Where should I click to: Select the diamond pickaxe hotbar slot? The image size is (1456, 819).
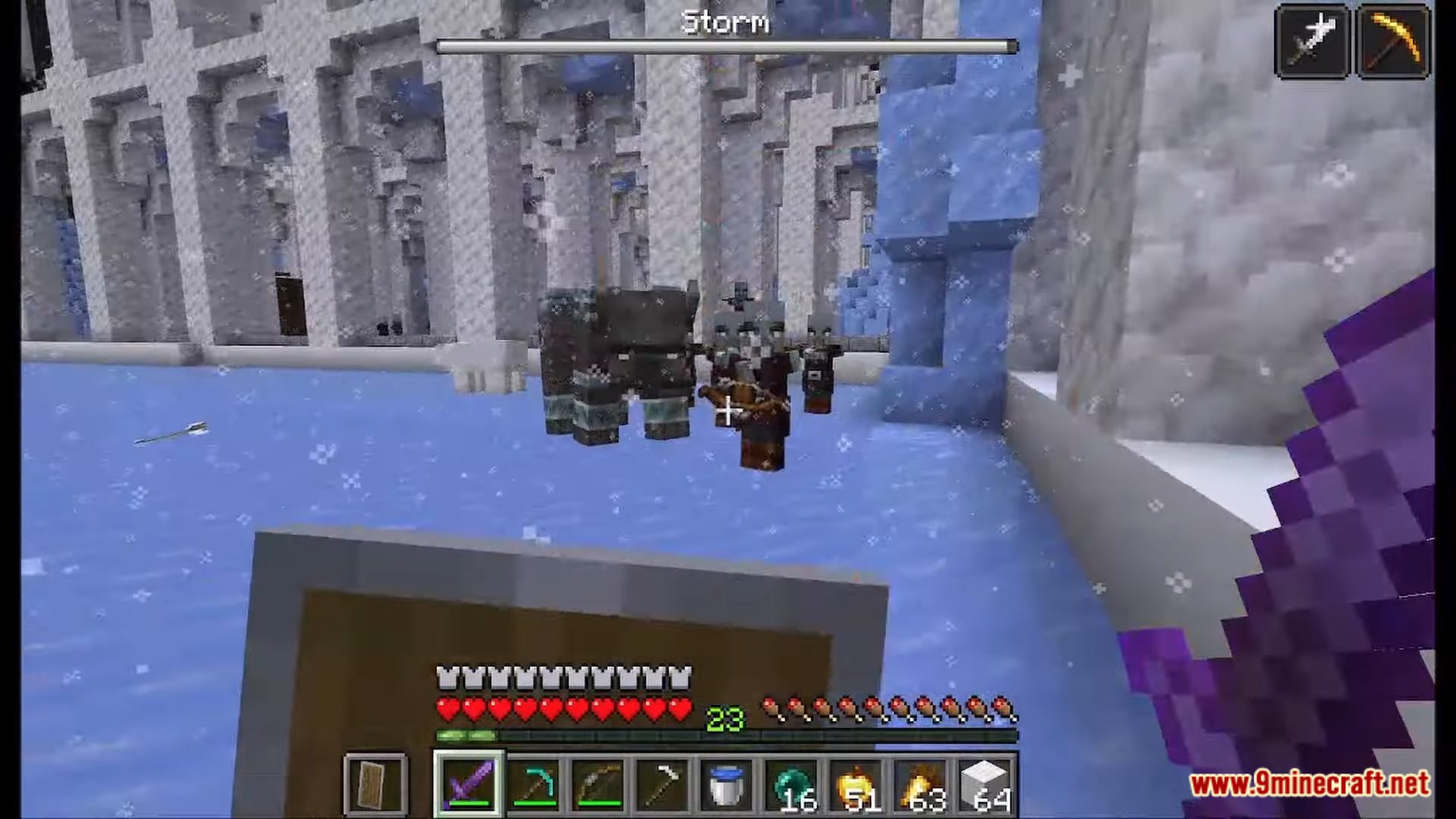[532, 785]
